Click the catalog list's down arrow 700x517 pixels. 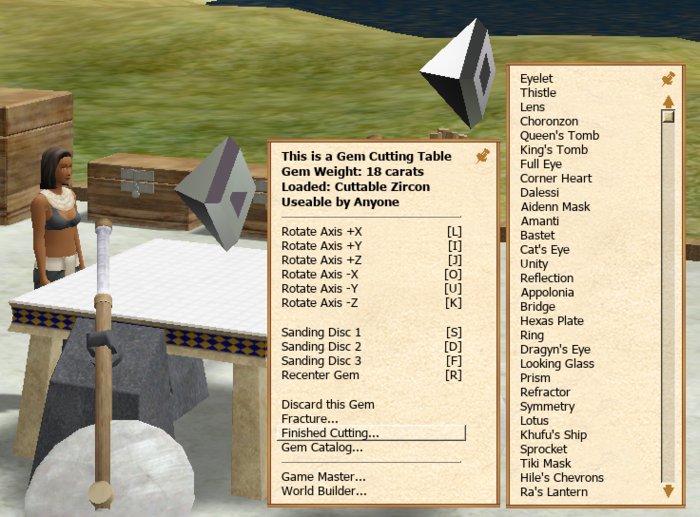coord(668,490)
